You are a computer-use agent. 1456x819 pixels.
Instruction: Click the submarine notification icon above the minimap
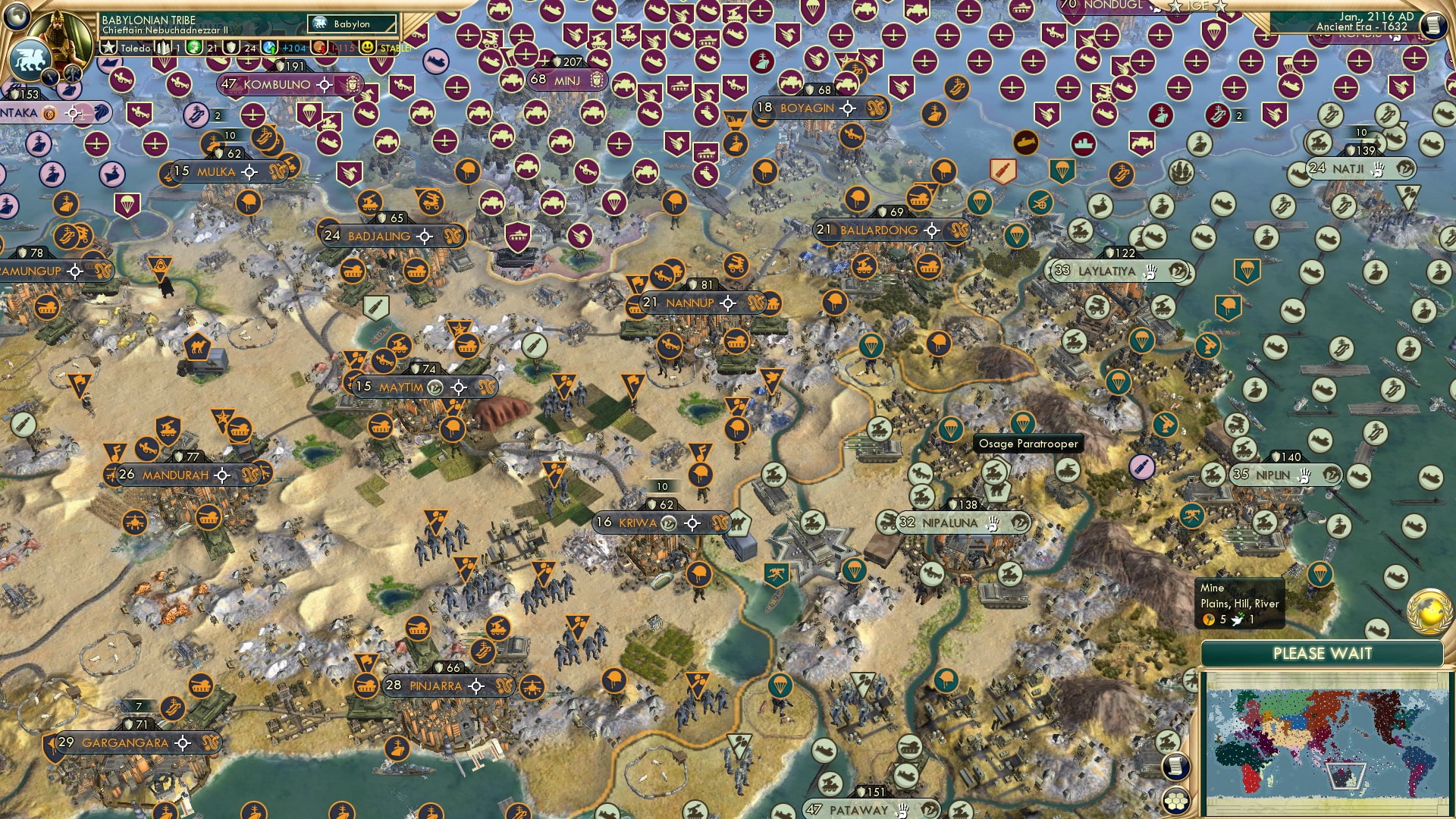(x=1376, y=630)
